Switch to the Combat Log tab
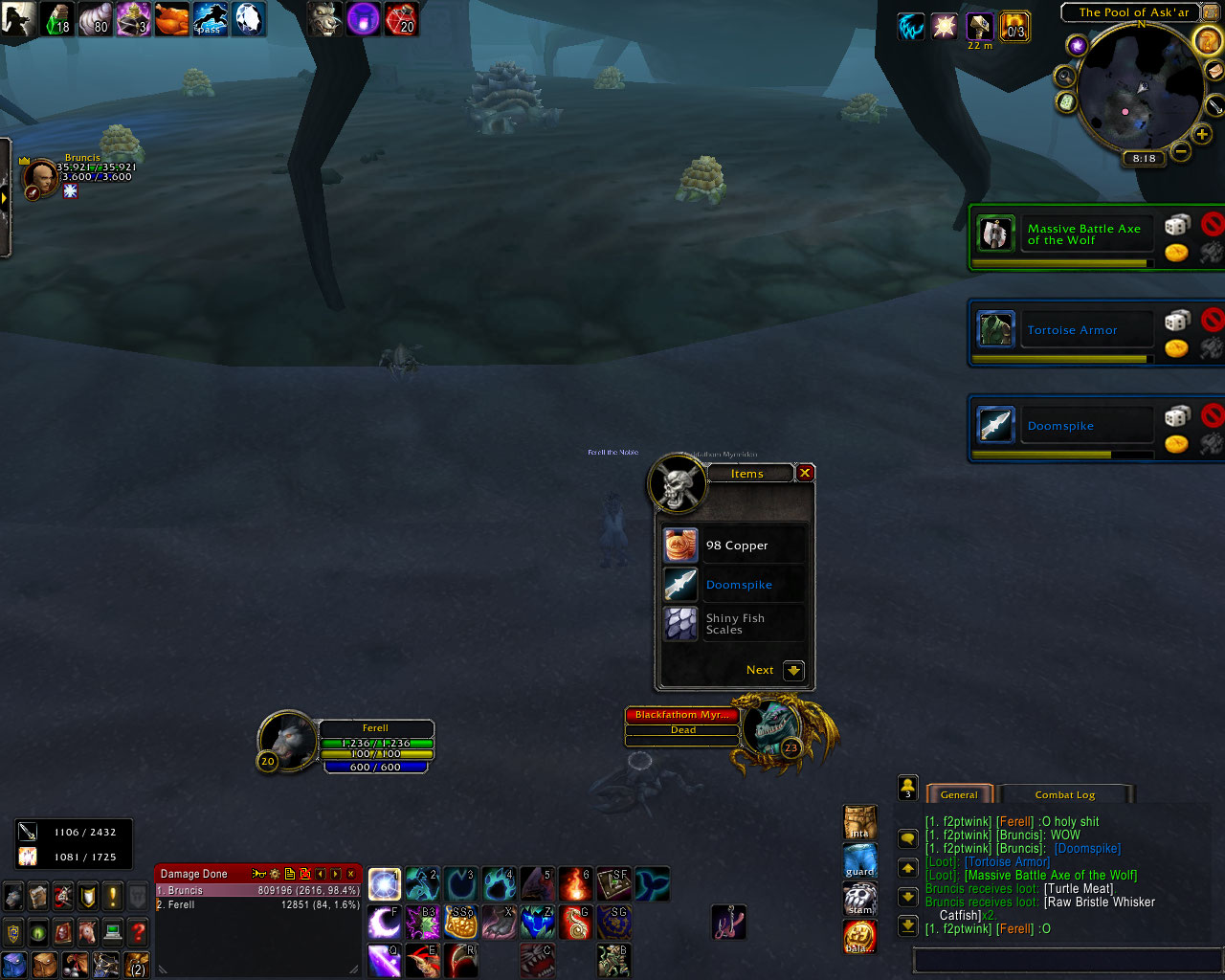 (1064, 794)
